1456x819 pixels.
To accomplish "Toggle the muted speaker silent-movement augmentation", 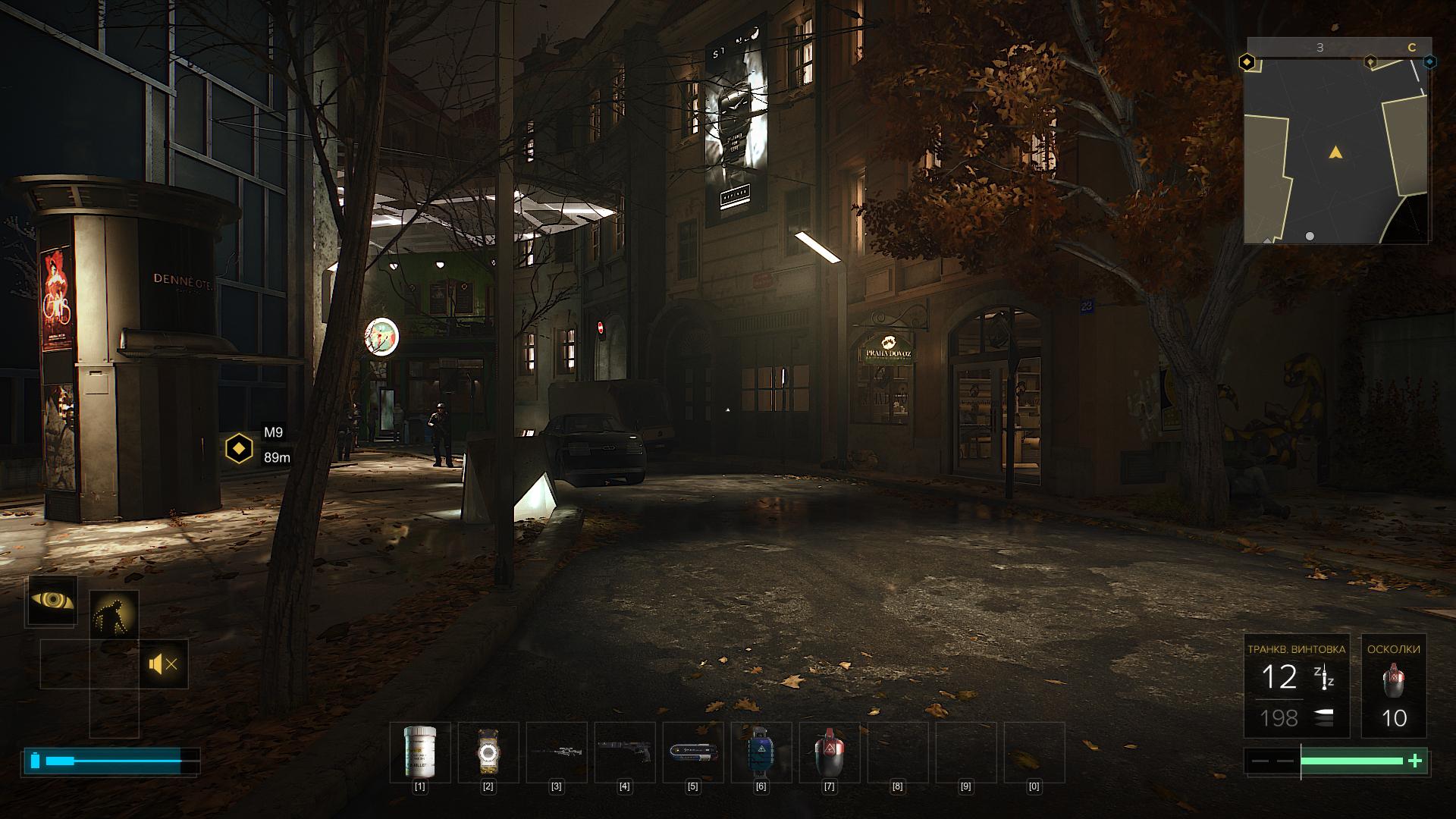I will click(x=164, y=664).
